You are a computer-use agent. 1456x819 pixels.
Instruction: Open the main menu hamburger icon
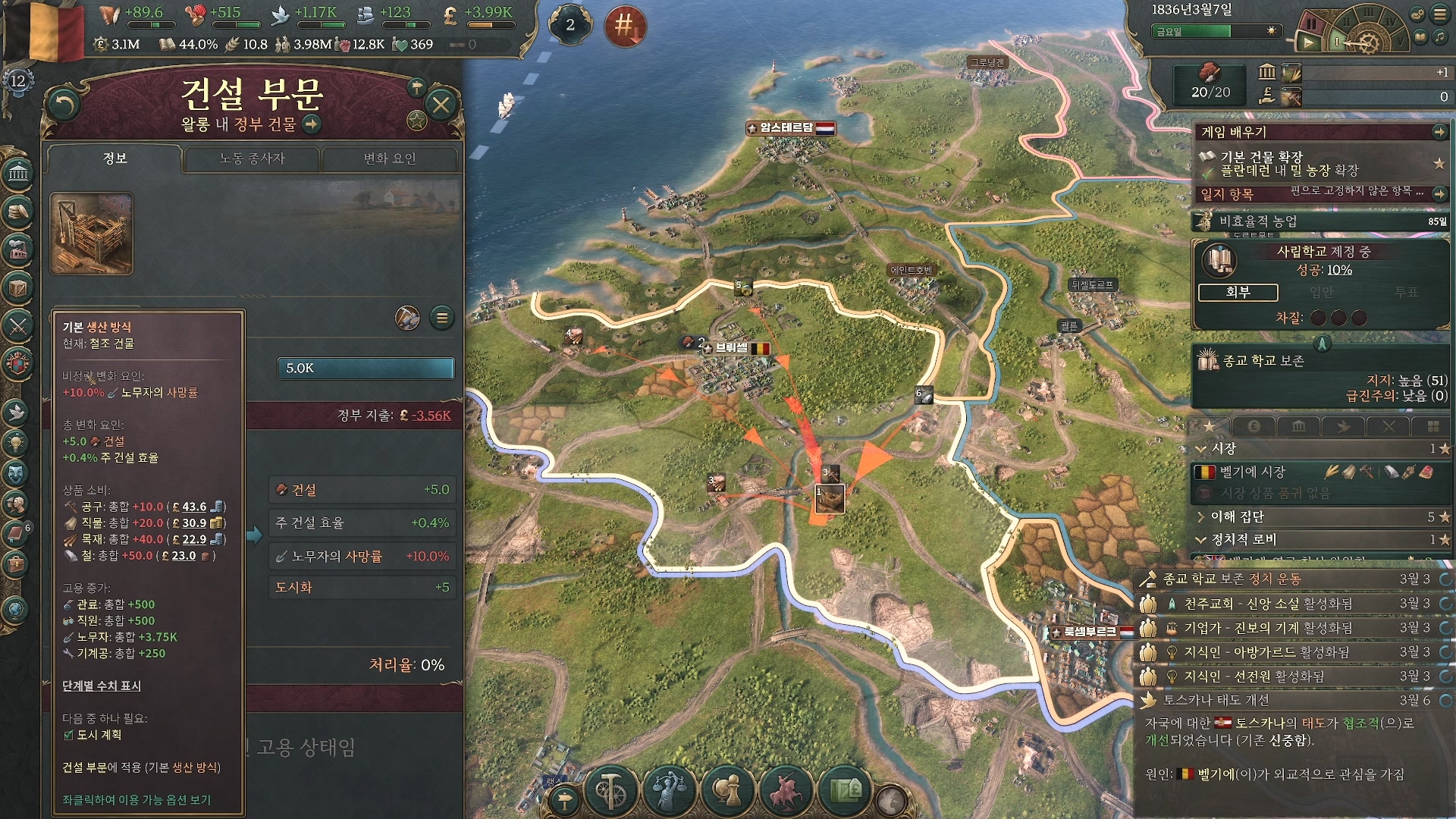1439,14
